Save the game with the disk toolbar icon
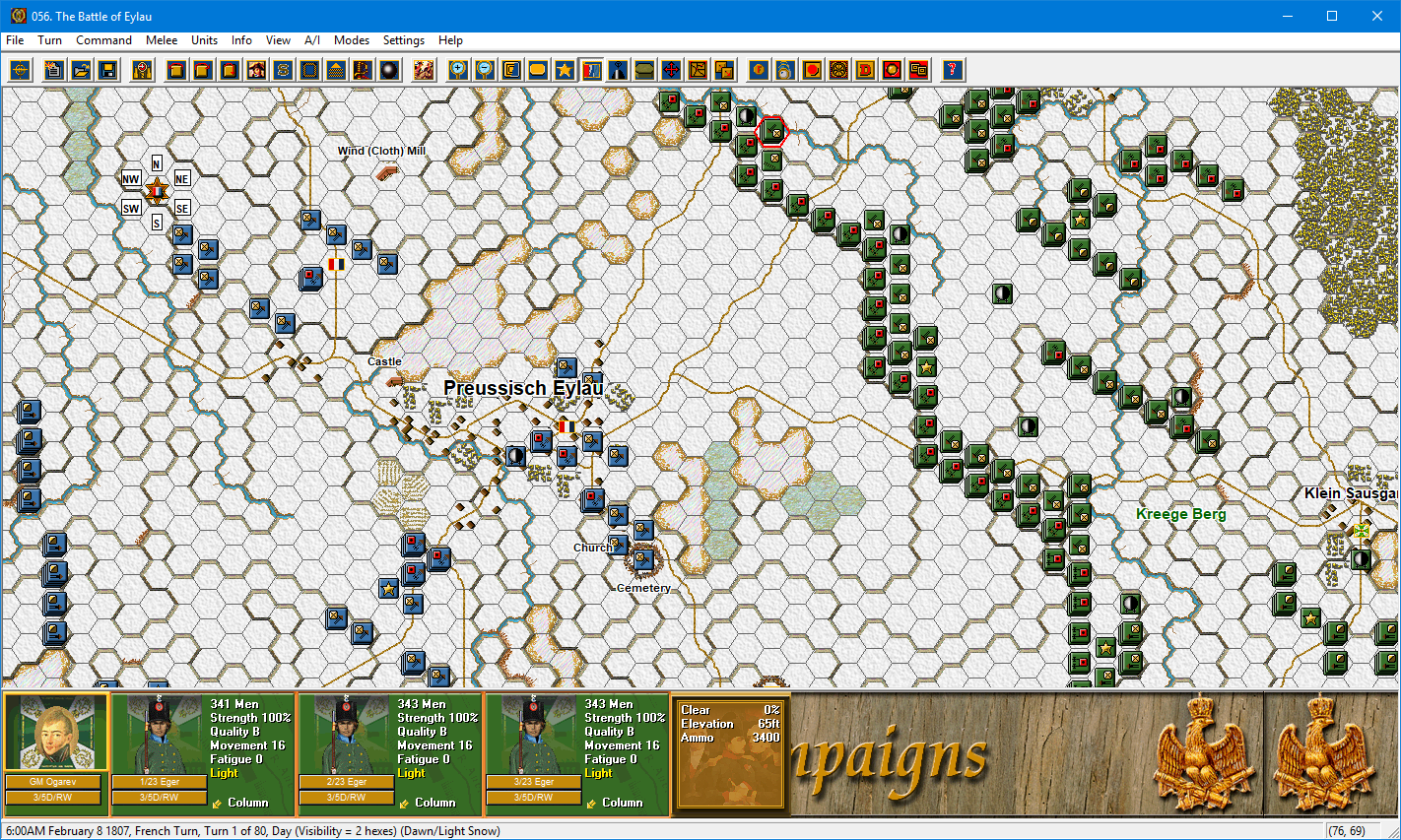This screenshot has height=840, width=1401. tap(109, 70)
